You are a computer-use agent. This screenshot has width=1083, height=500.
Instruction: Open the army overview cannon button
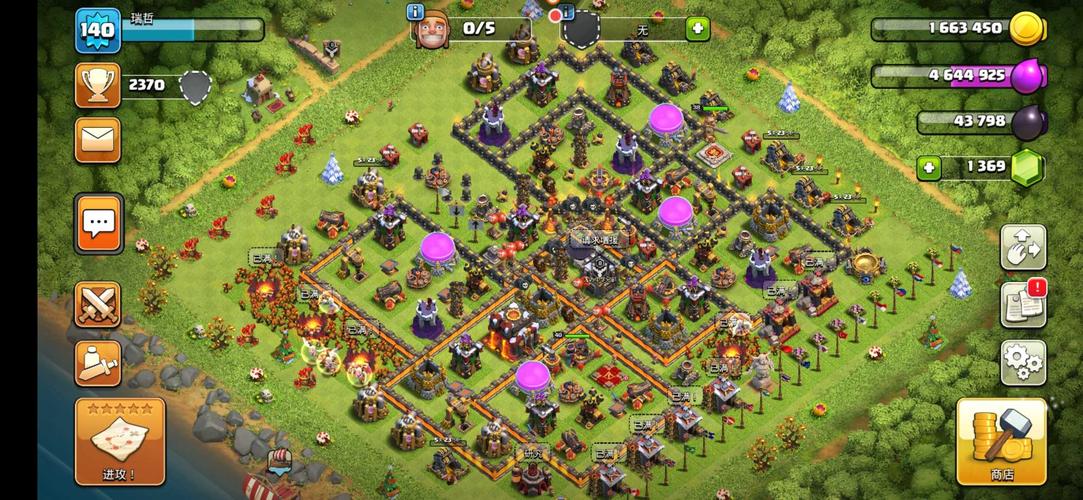point(97,362)
